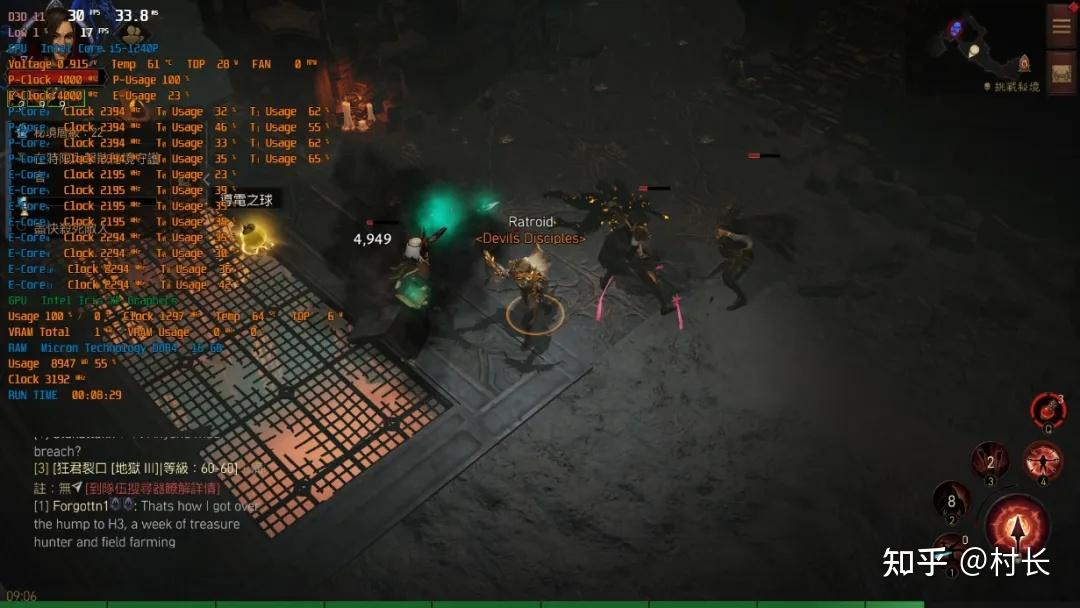Activate the skill in slot 4

1043,461
